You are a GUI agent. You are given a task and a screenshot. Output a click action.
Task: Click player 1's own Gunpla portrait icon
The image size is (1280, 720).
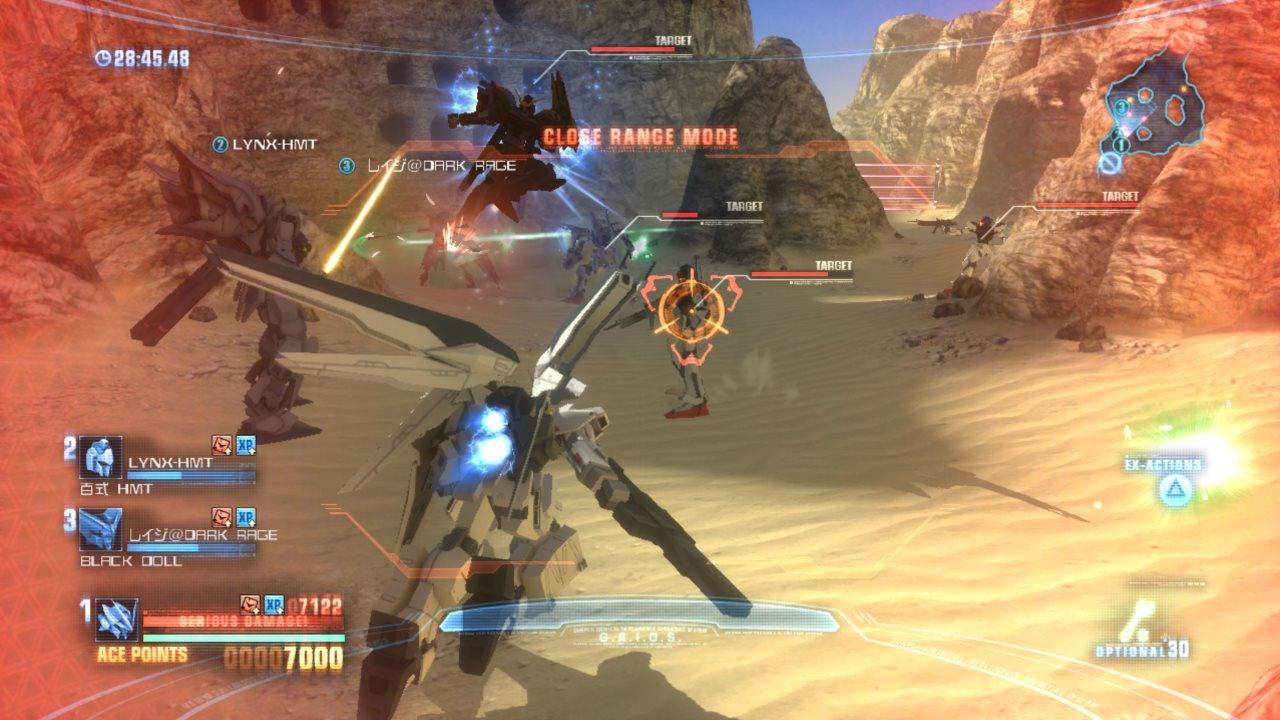[116, 620]
